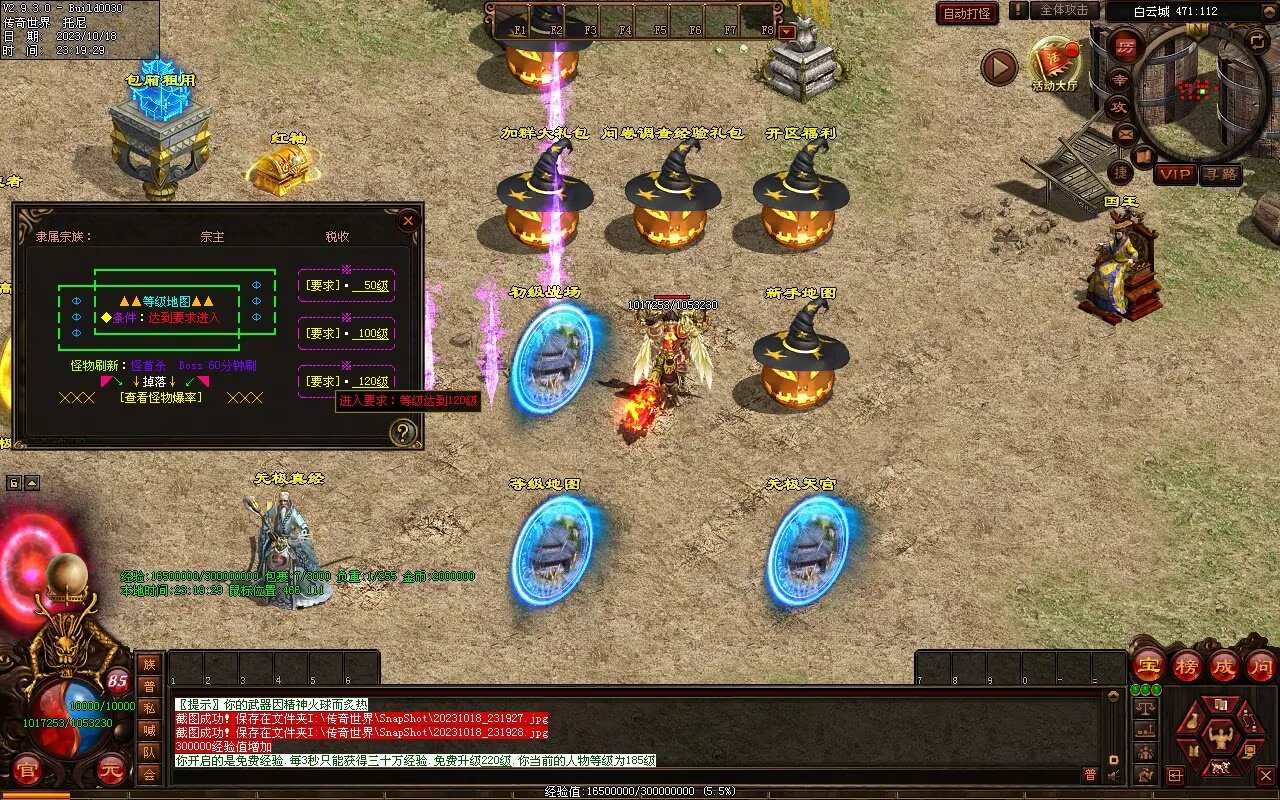Image resolution: width=1280 pixels, height=800 pixels.
Task: Open the 活动大厅 event hall icon
Action: 1054,62
